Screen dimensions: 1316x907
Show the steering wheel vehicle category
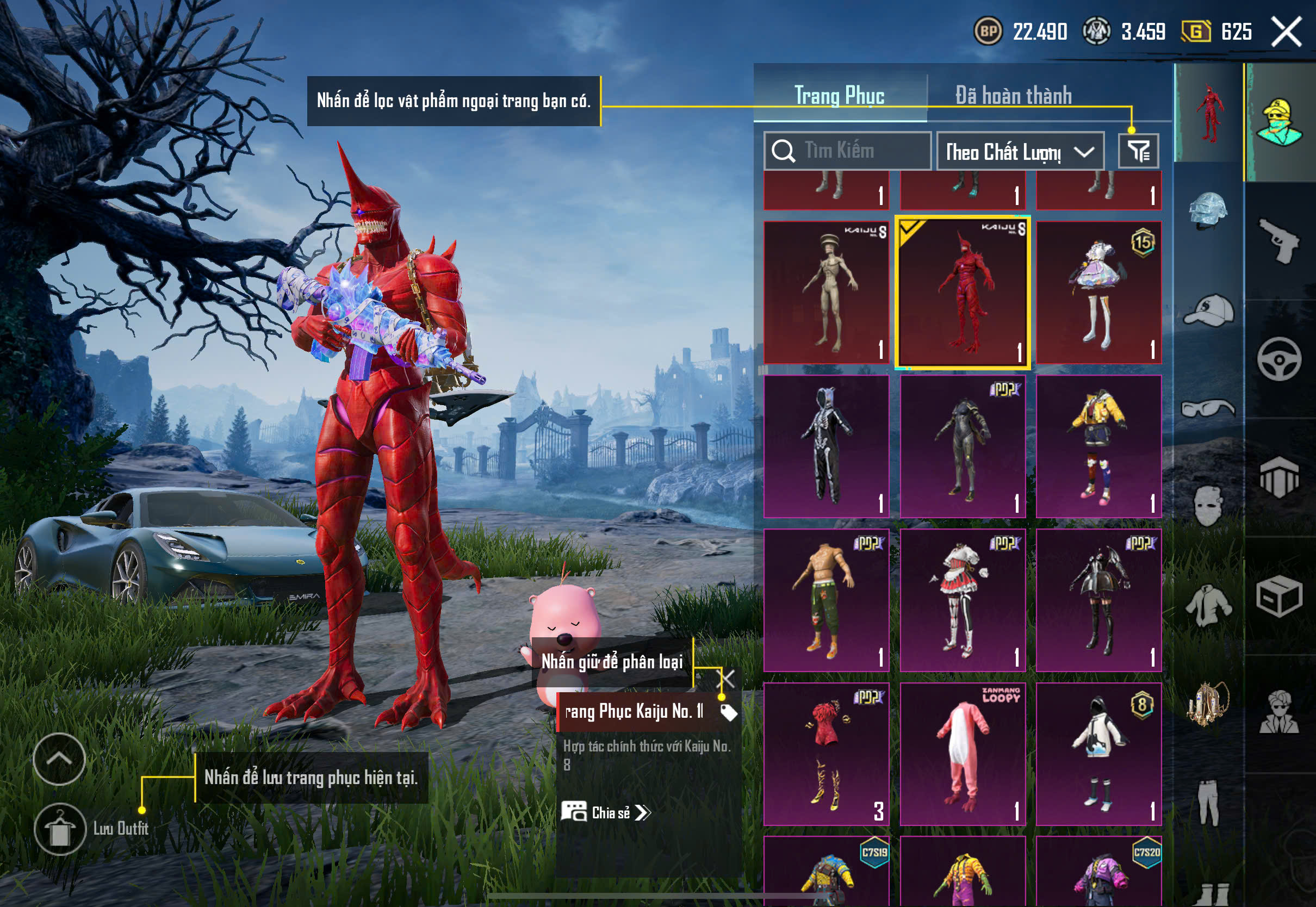pyautogui.click(x=1279, y=359)
